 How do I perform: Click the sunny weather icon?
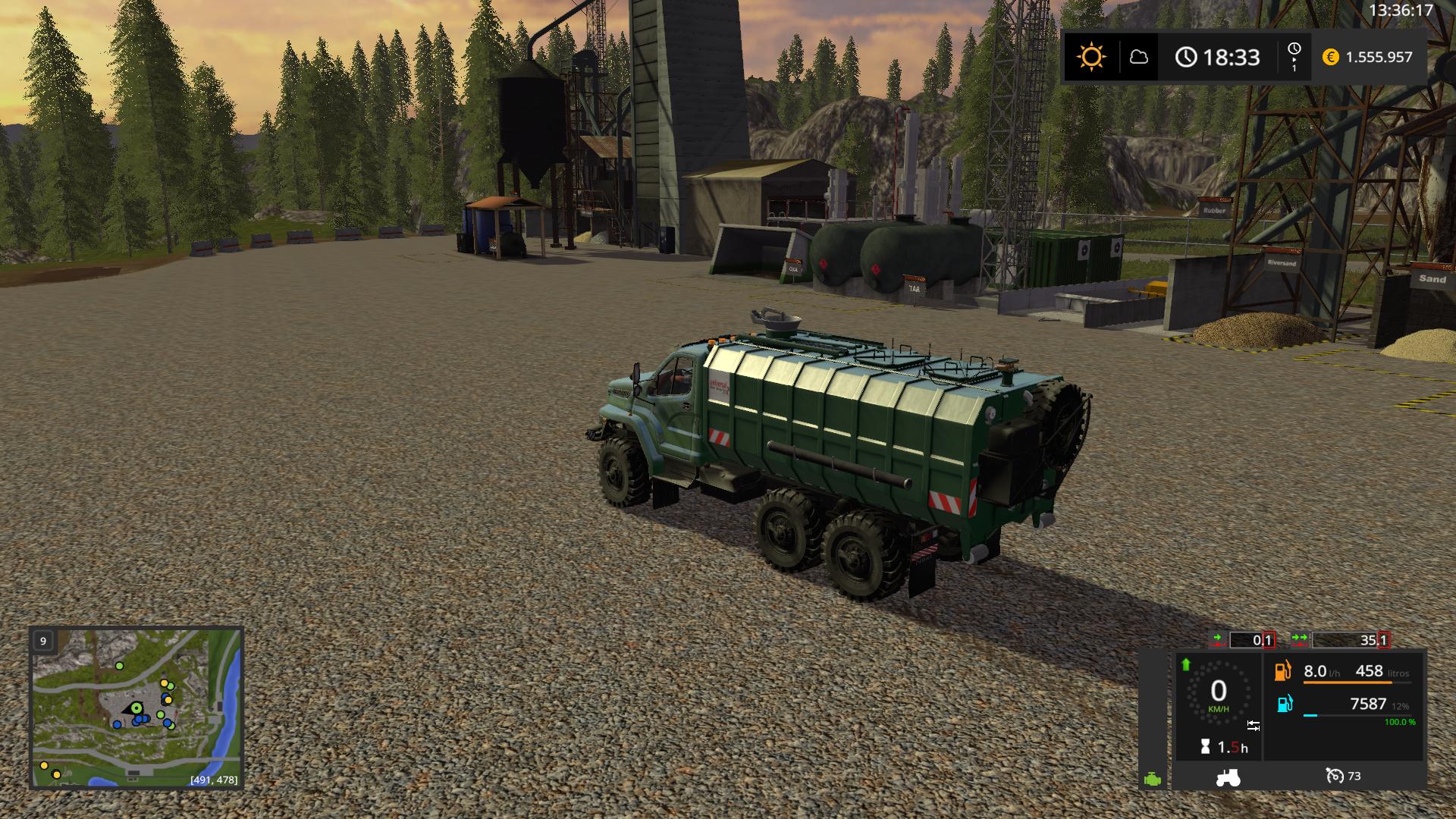(x=1091, y=57)
